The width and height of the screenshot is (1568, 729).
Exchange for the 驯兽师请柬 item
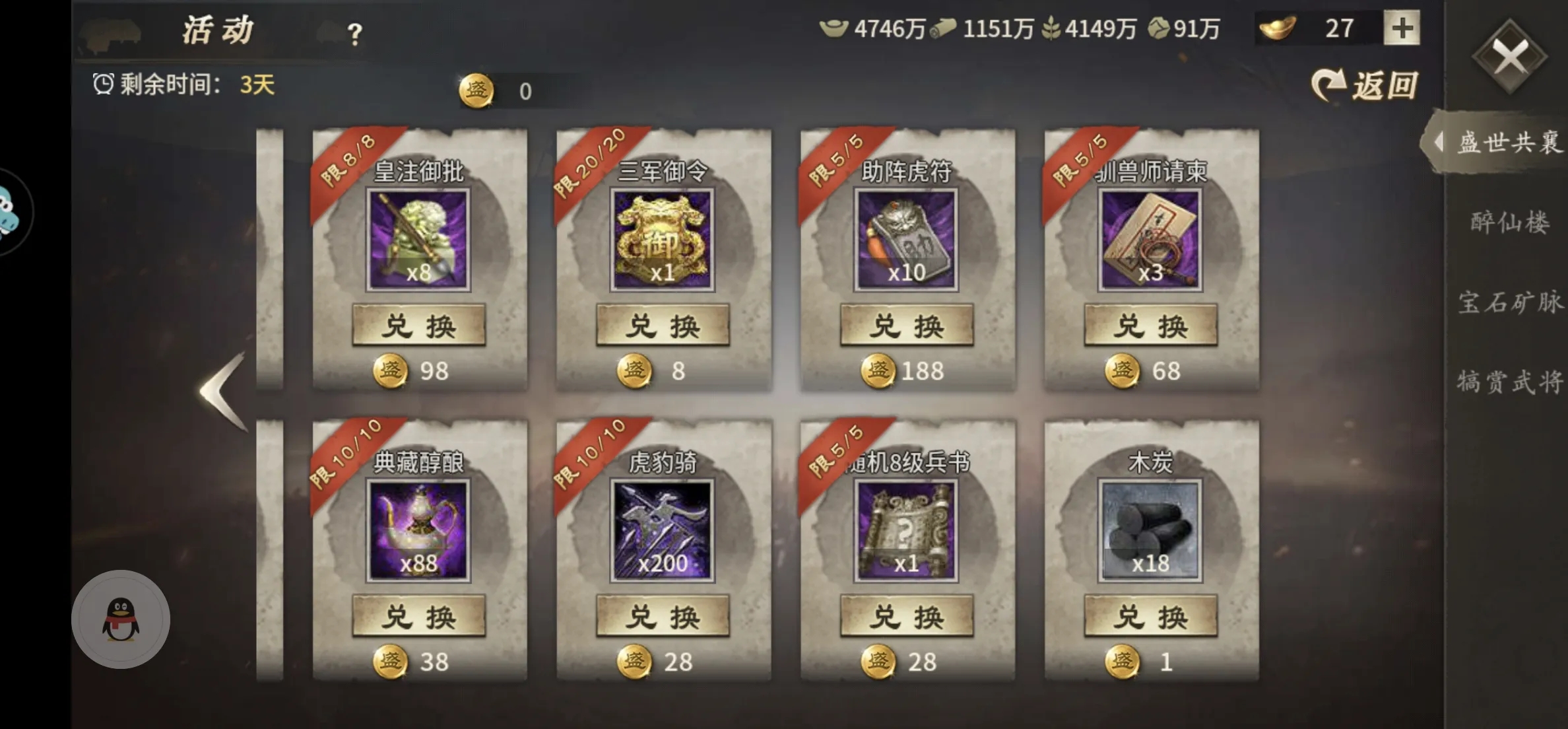point(1151,326)
